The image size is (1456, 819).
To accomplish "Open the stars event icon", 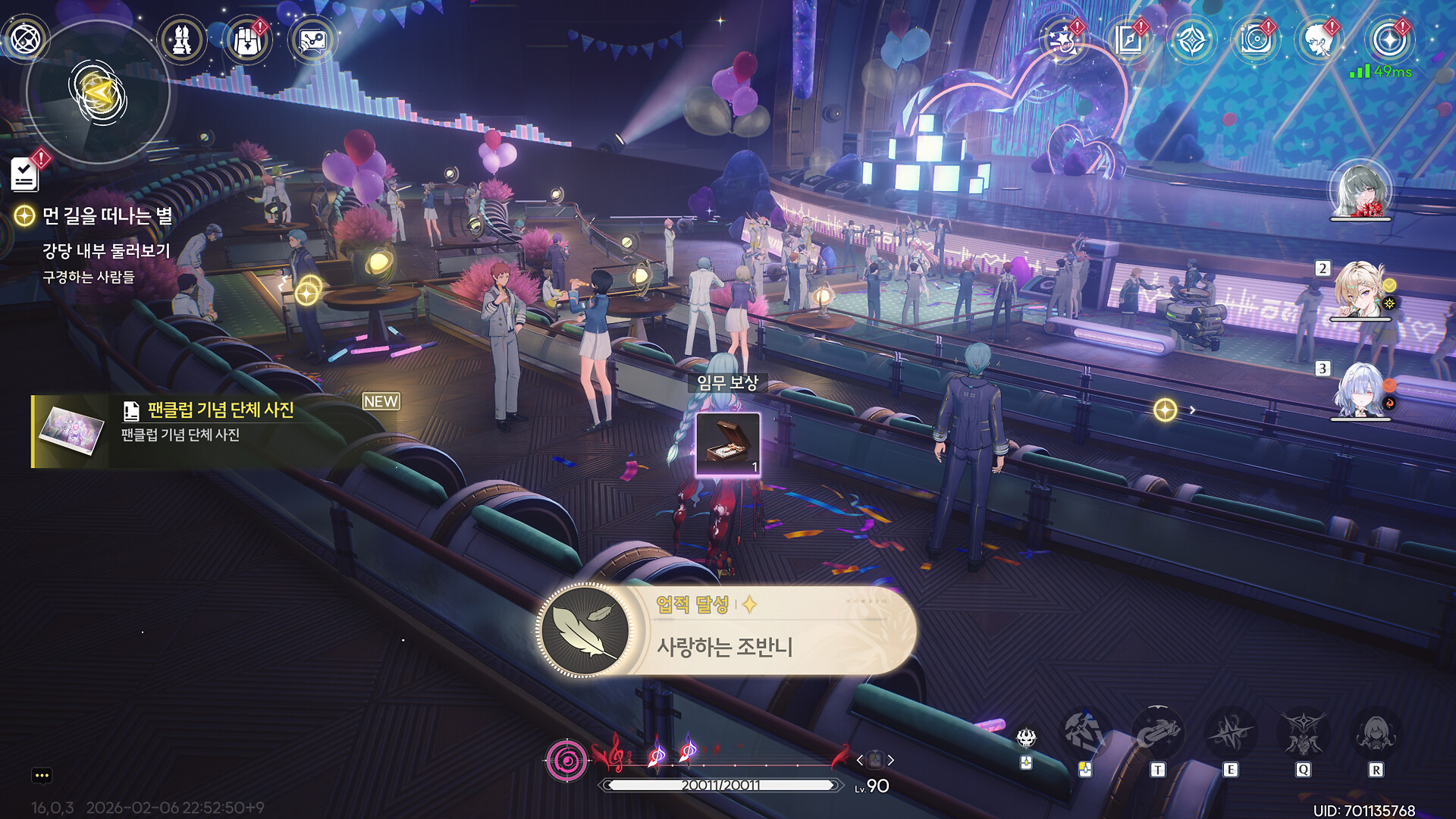I will [1062, 40].
